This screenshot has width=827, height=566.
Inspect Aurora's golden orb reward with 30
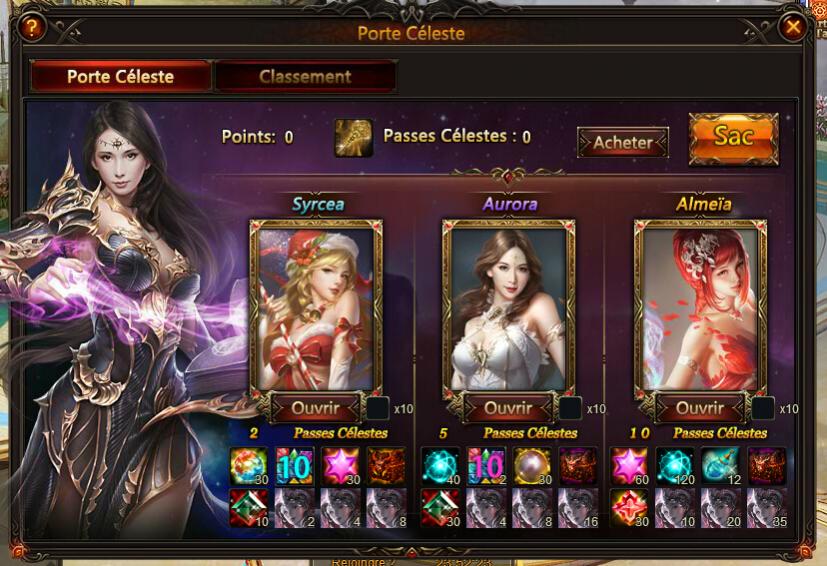(532, 466)
